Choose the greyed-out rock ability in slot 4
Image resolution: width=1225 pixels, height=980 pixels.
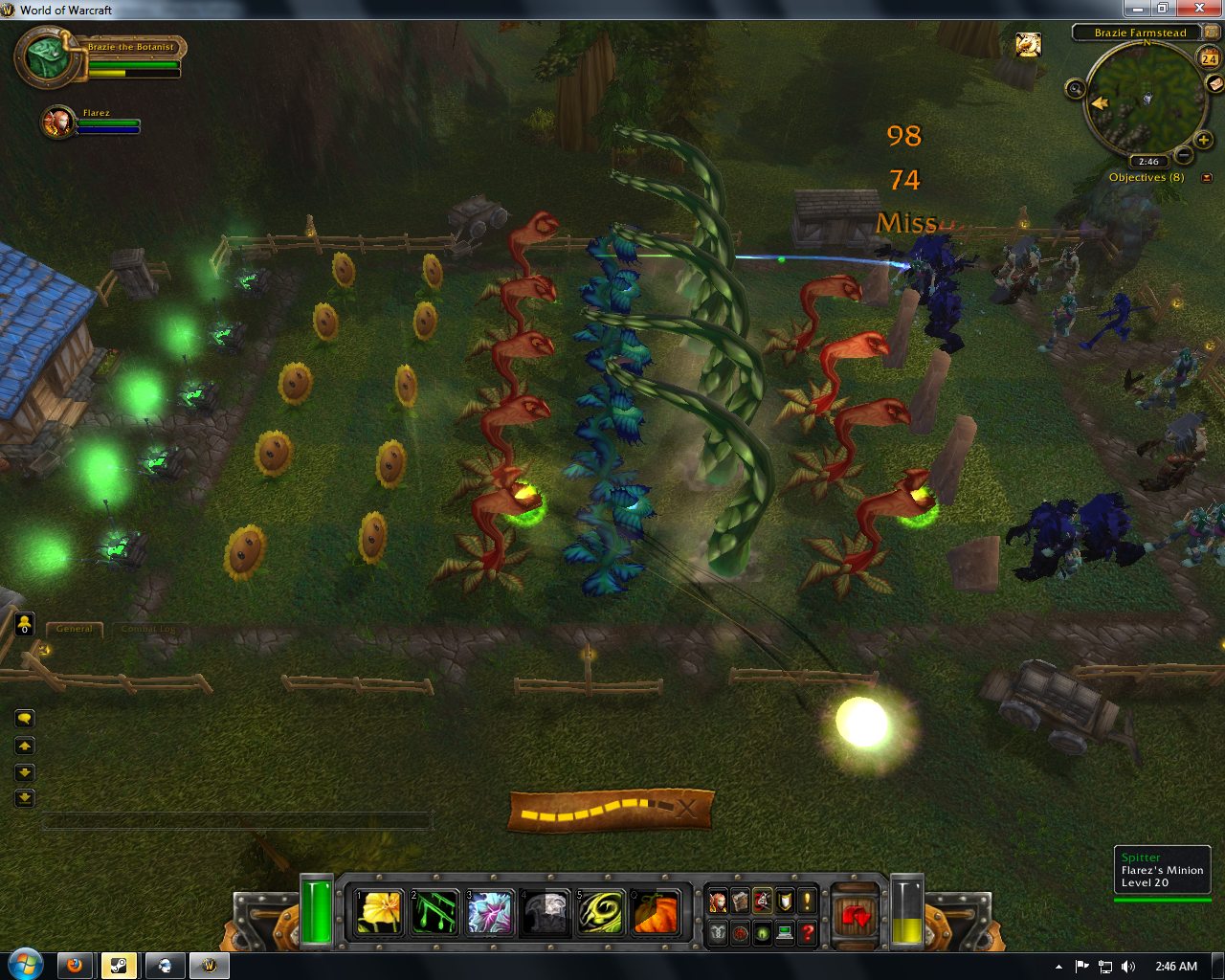coord(546,912)
